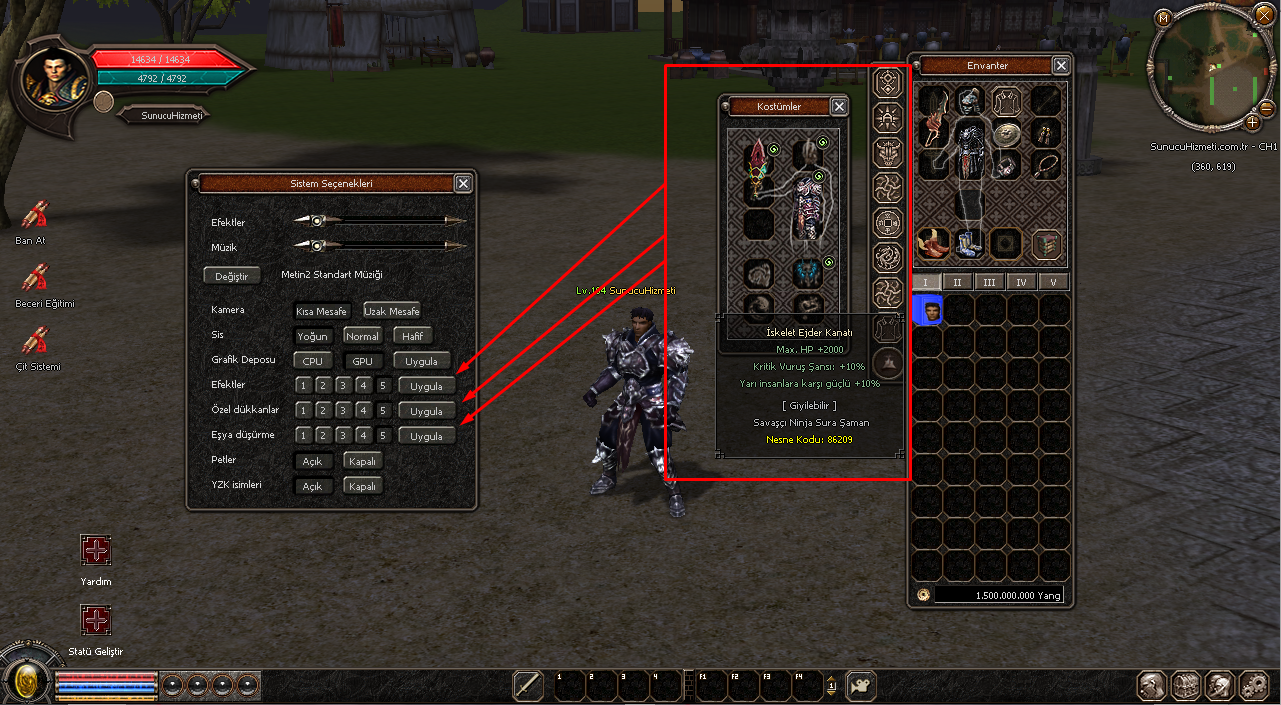Apply the Özel dükkanlar setting with Uygula
The width and height of the screenshot is (1281, 705).
426,411
